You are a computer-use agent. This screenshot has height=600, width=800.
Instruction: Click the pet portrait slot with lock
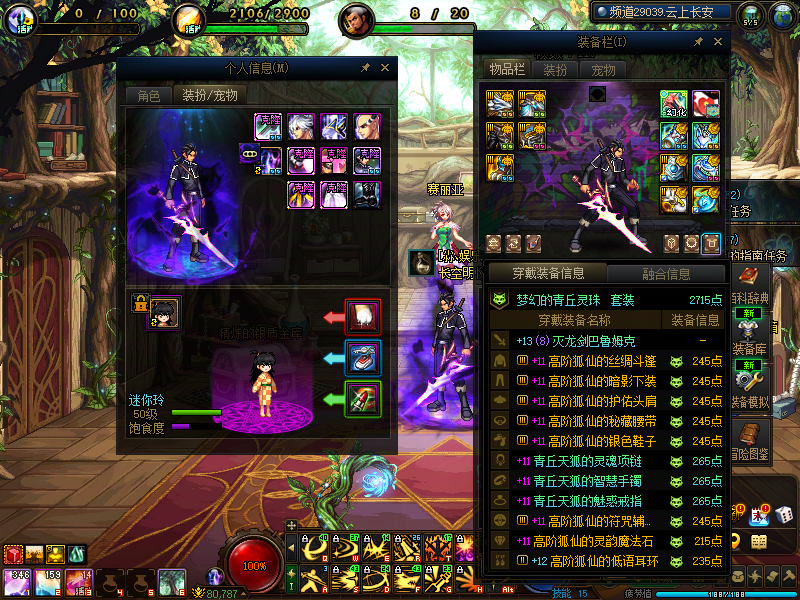tap(164, 313)
